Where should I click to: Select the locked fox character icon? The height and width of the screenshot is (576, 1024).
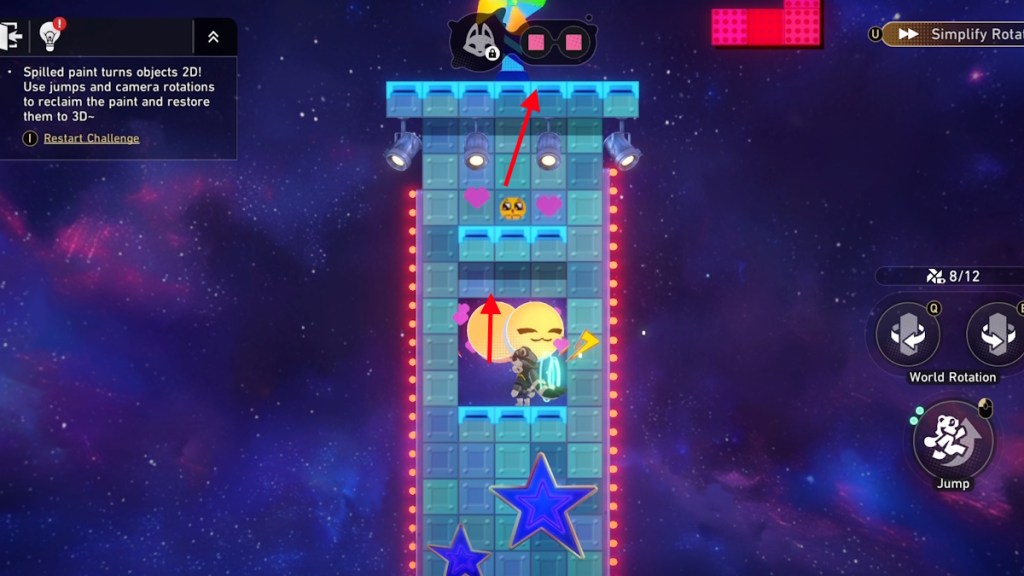pos(478,42)
